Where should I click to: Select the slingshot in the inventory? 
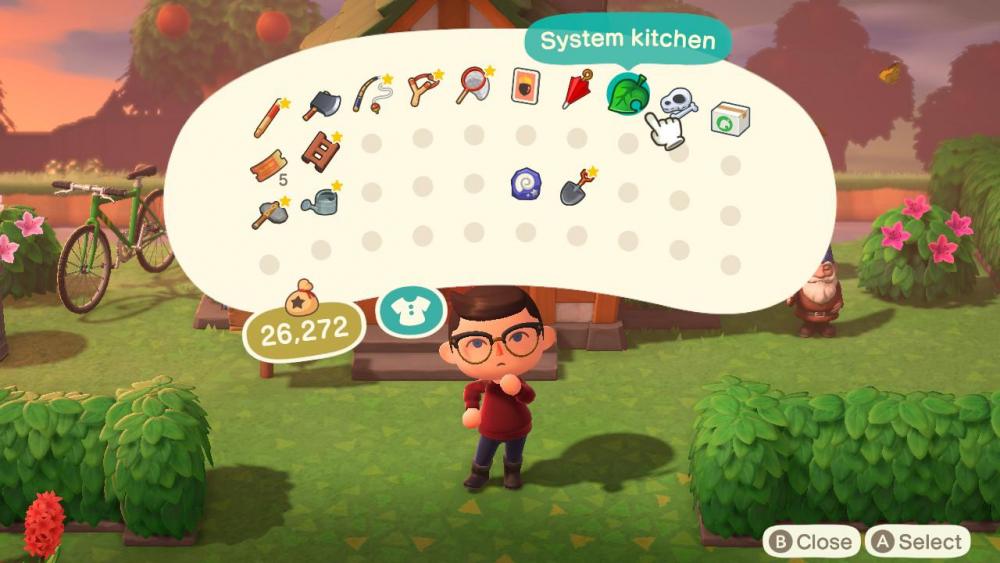pyautogui.click(x=423, y=90)
